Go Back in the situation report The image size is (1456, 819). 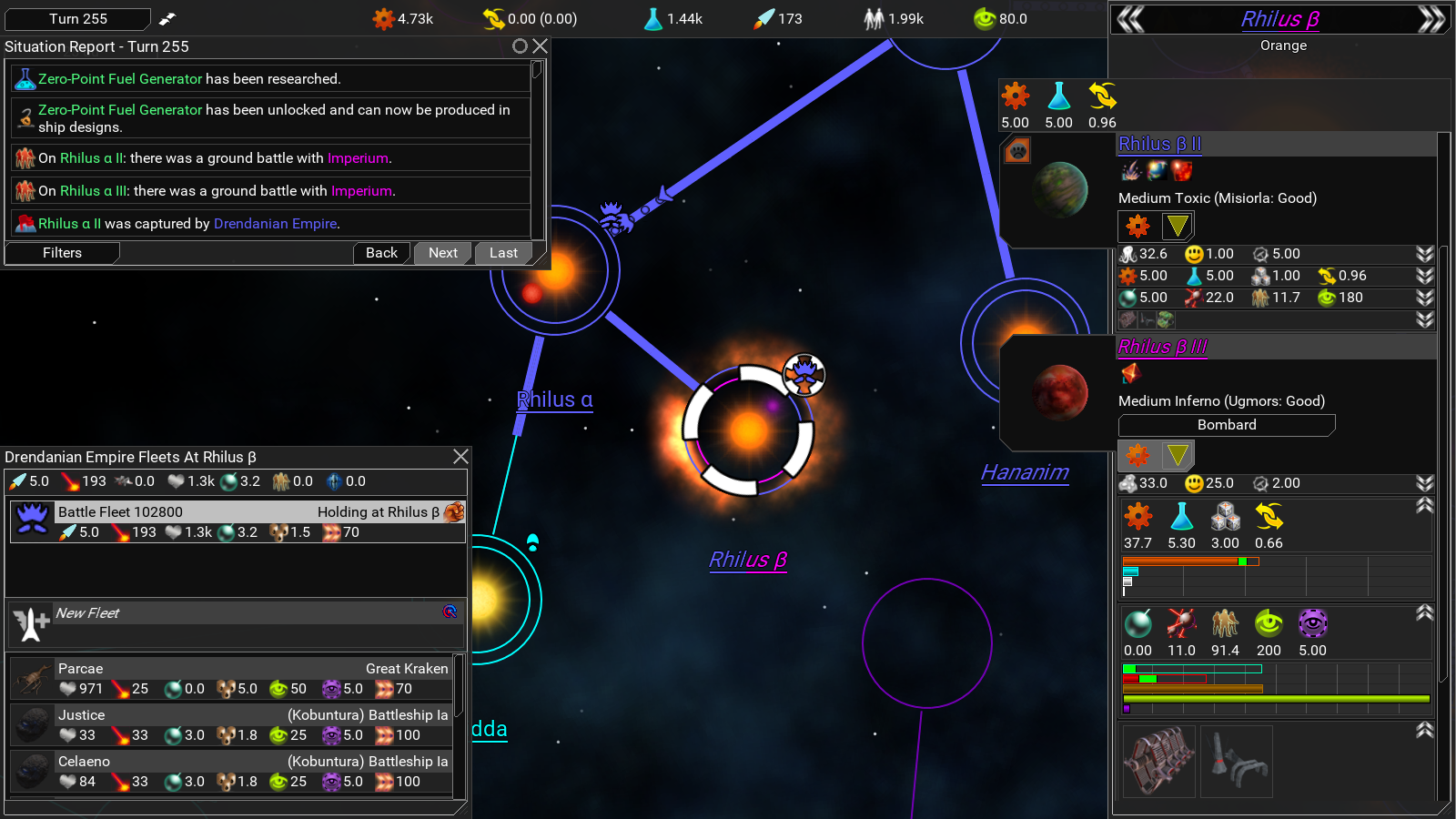tap(381, 253)
